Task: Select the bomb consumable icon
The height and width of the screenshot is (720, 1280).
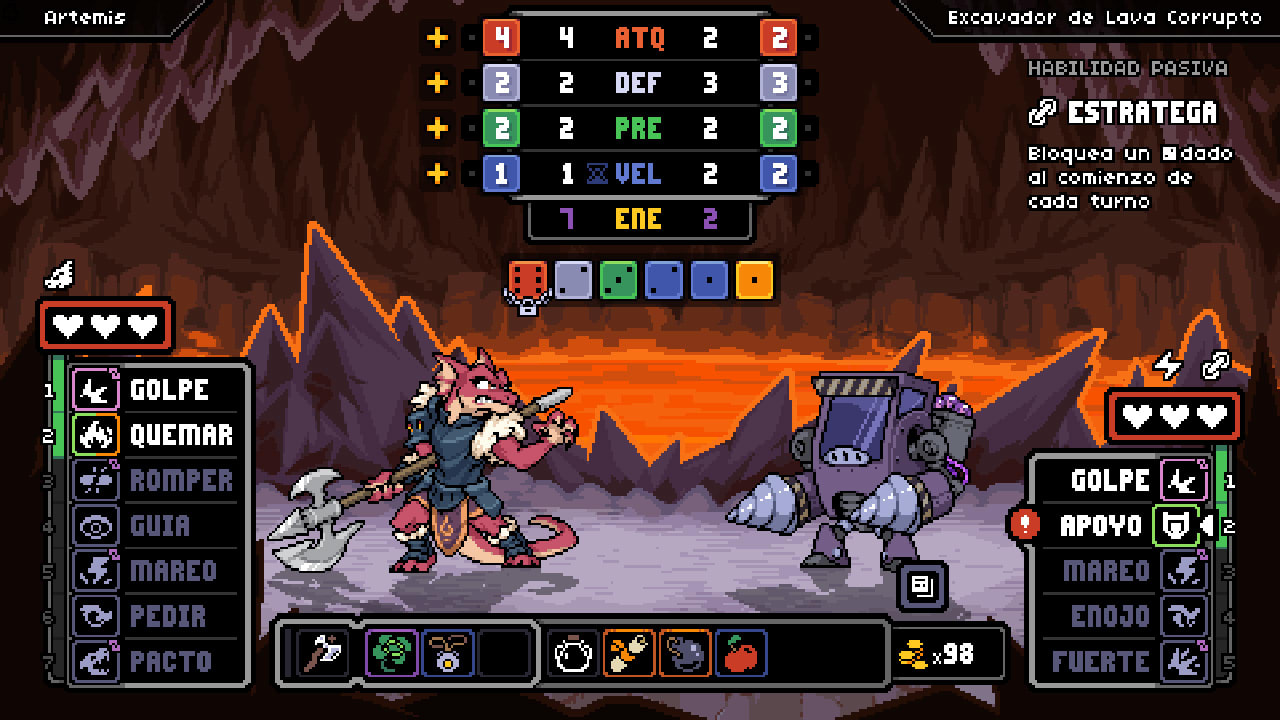Action: [687, 655]
